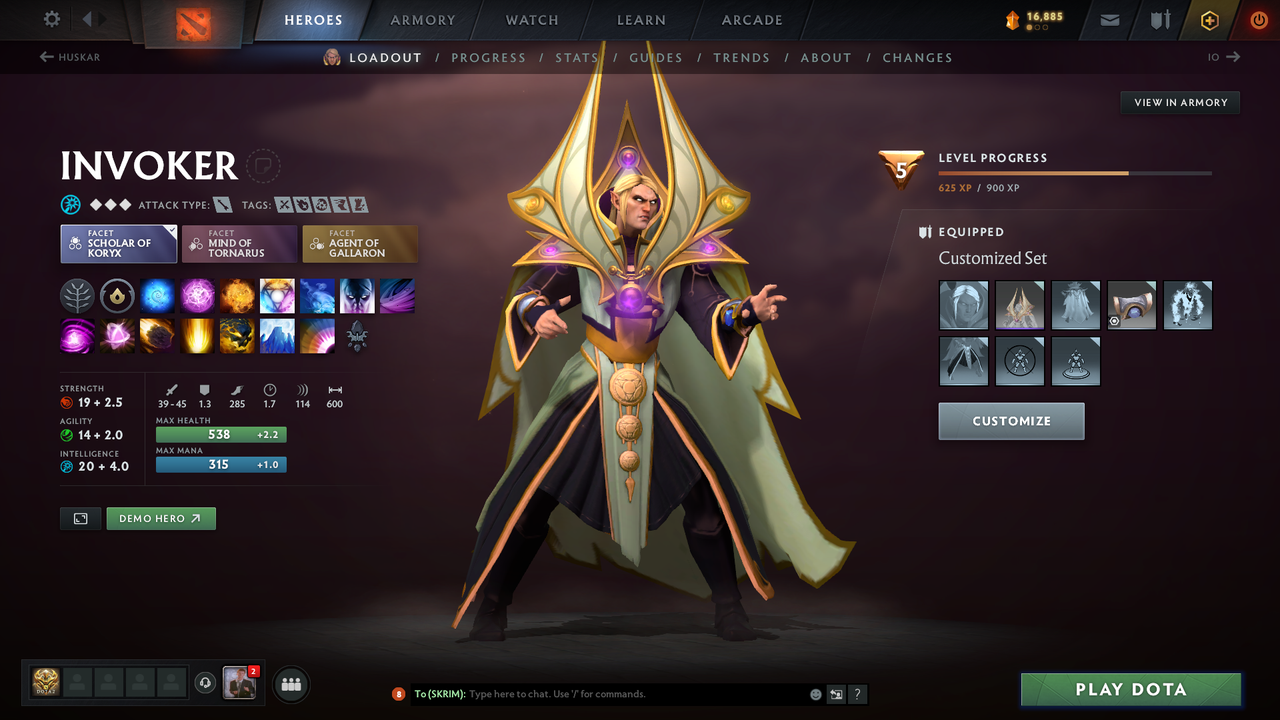Open the STATS section of the hero page
Image resolution: width=1280 pixels, height=720 pixels.
click(577, 57)
